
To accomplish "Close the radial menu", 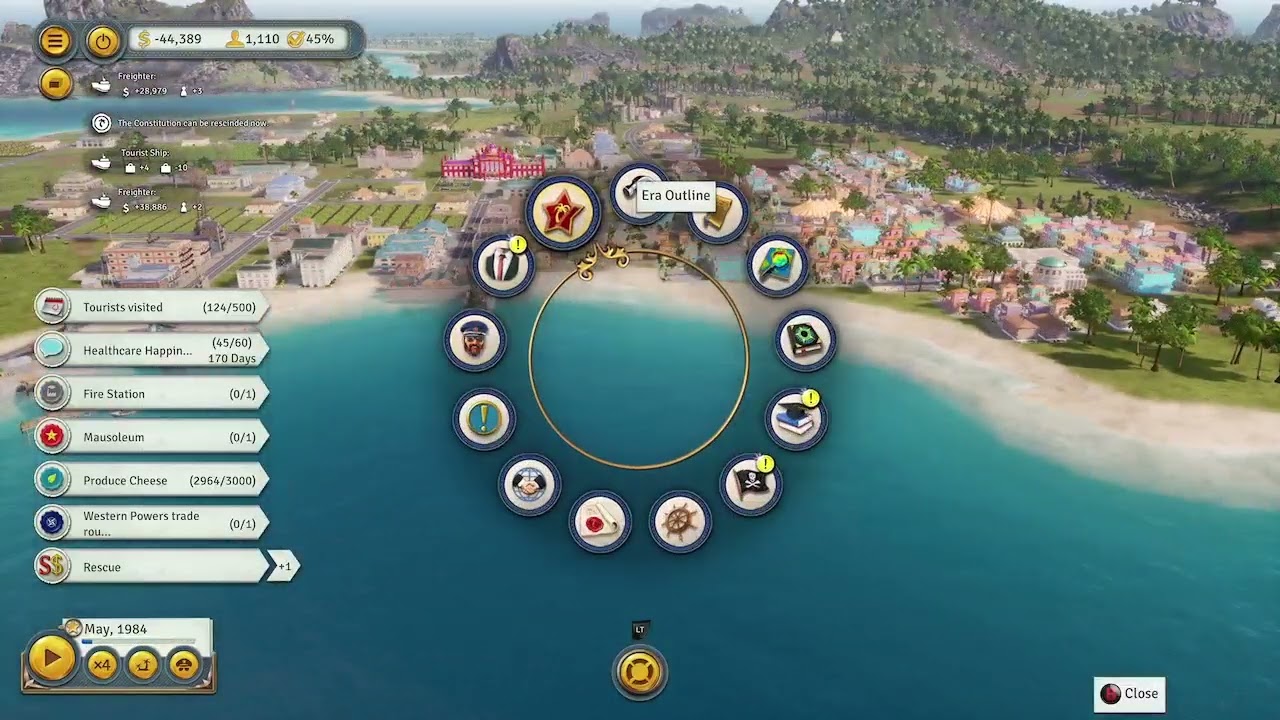I will click(1130, 694).
